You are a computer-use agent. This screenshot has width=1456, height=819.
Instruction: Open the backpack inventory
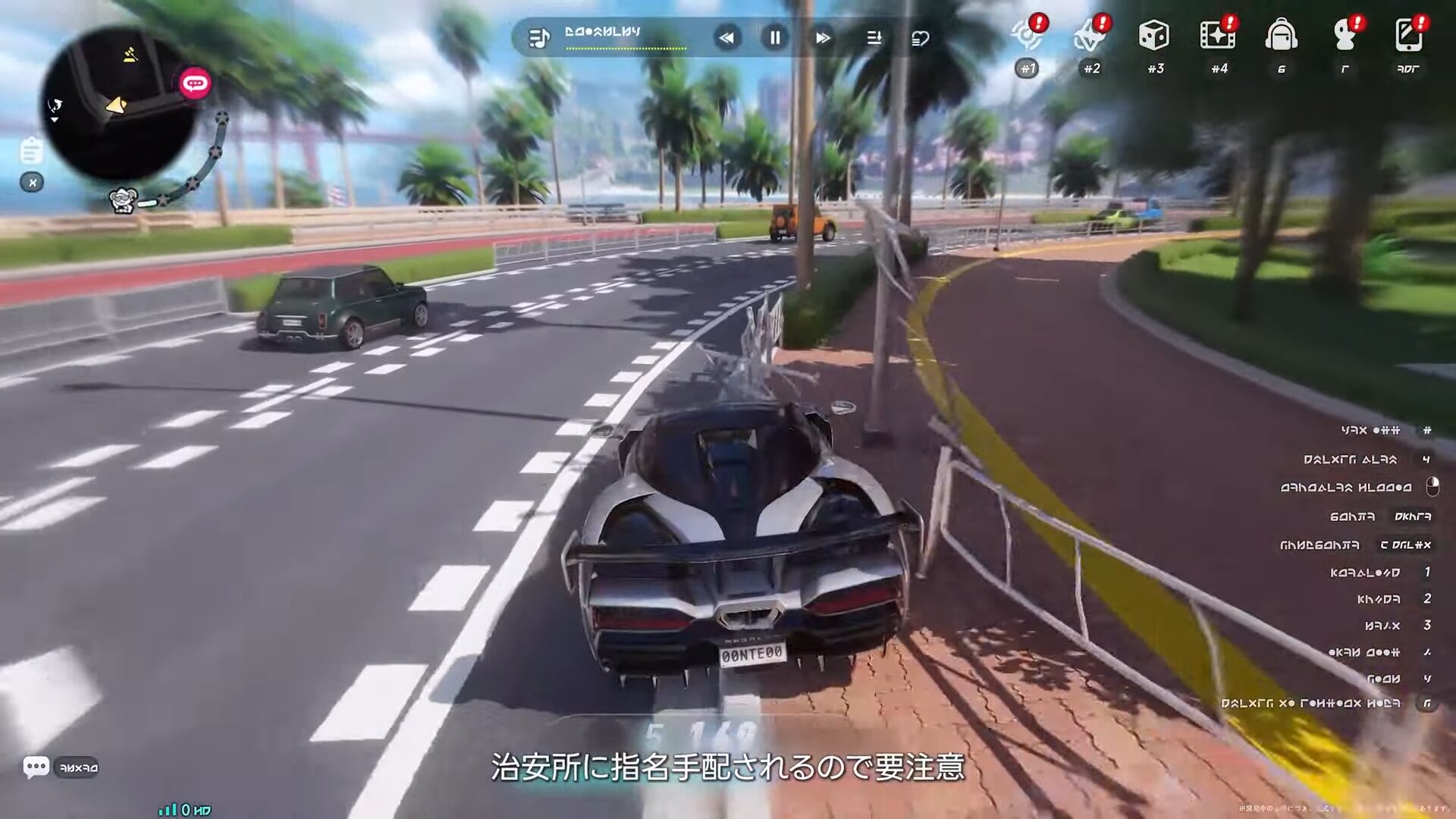click(1281, 36)
